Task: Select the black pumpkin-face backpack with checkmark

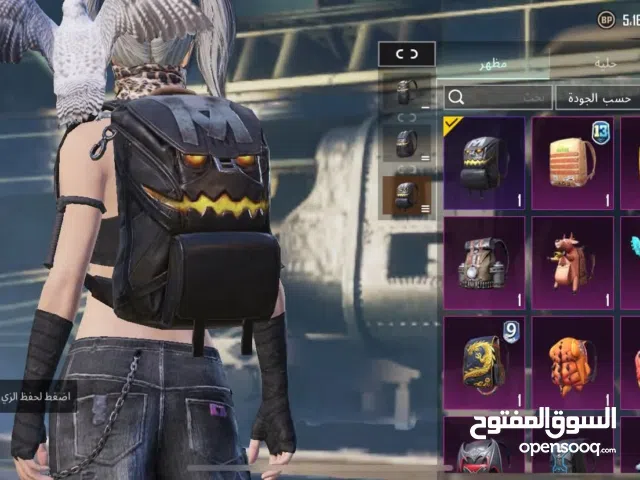Action: [484, 162]
